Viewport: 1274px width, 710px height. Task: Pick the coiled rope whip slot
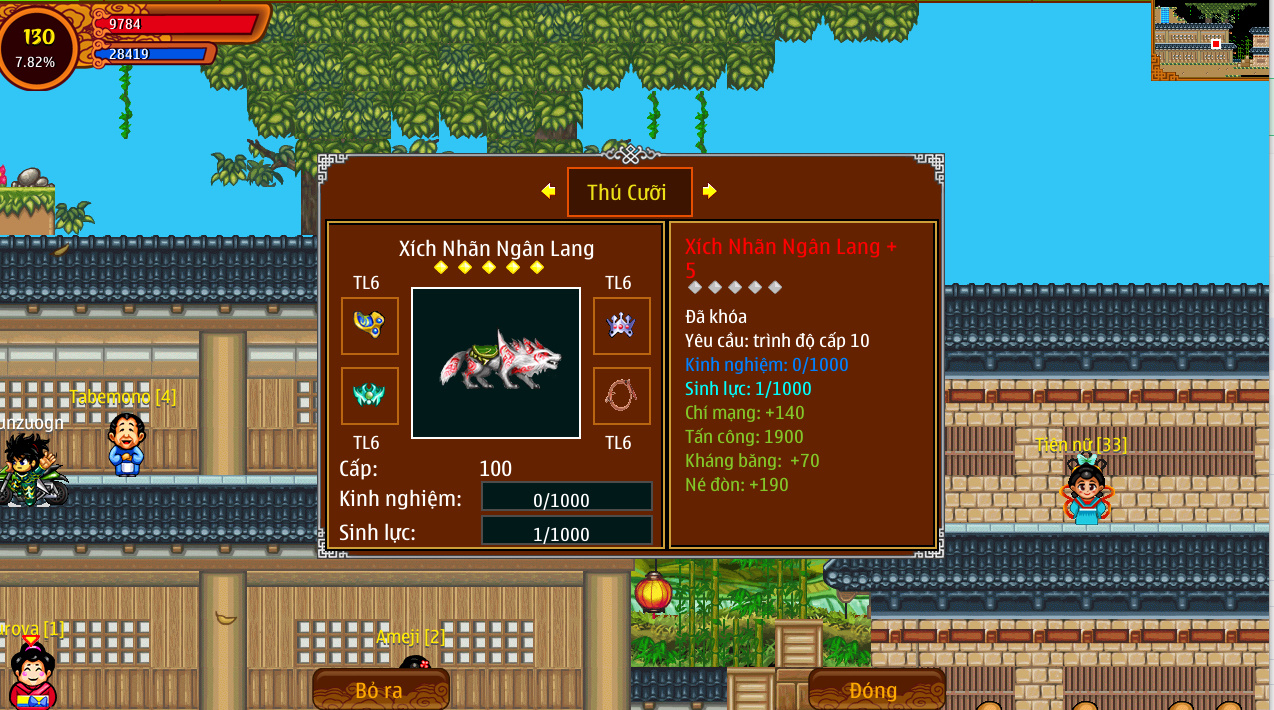pyautogui.click(x=621, y=395)
